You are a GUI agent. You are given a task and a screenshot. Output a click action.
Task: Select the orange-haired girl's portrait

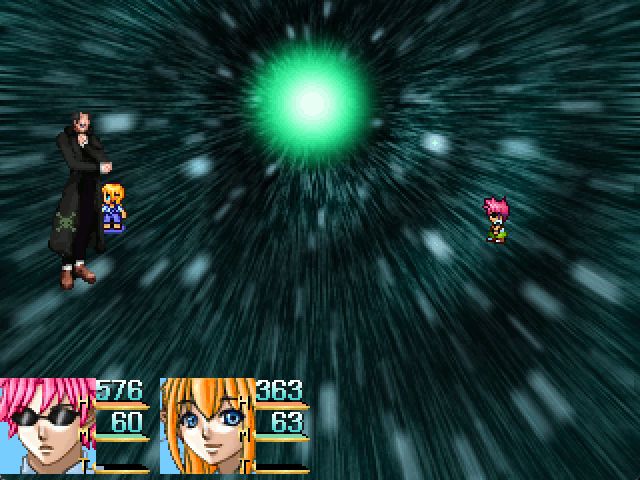[x=205, y=426]
